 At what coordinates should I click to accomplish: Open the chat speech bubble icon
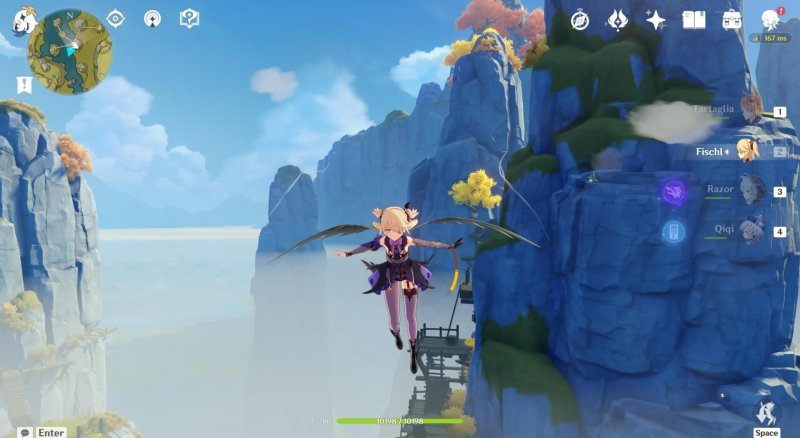pyautogui.click(x=24, y=432)
